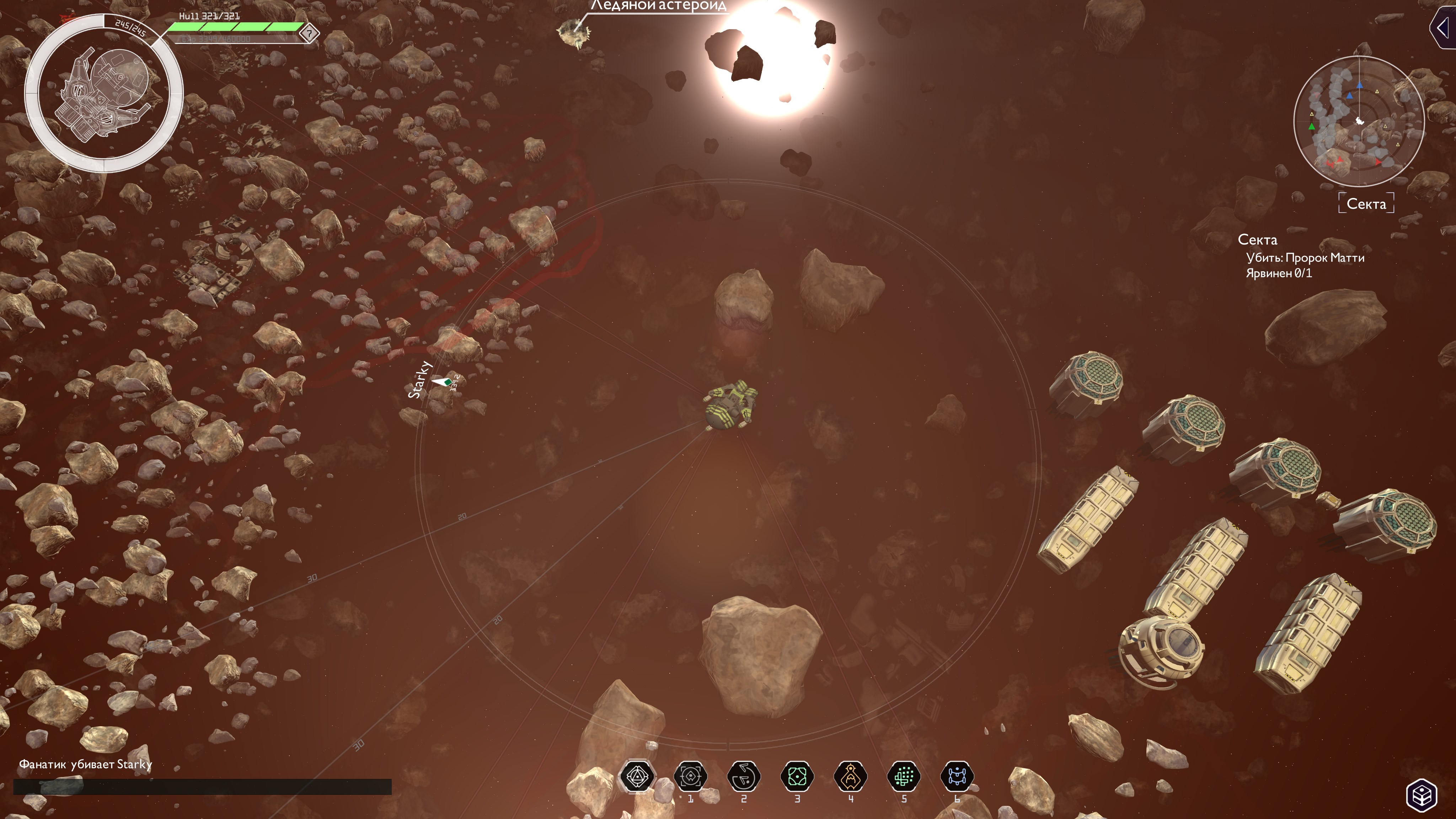Activate the green square ability in slot 3
Image resolution: width=1456 pixels, height=819 pixels.
tap(797, 777)
